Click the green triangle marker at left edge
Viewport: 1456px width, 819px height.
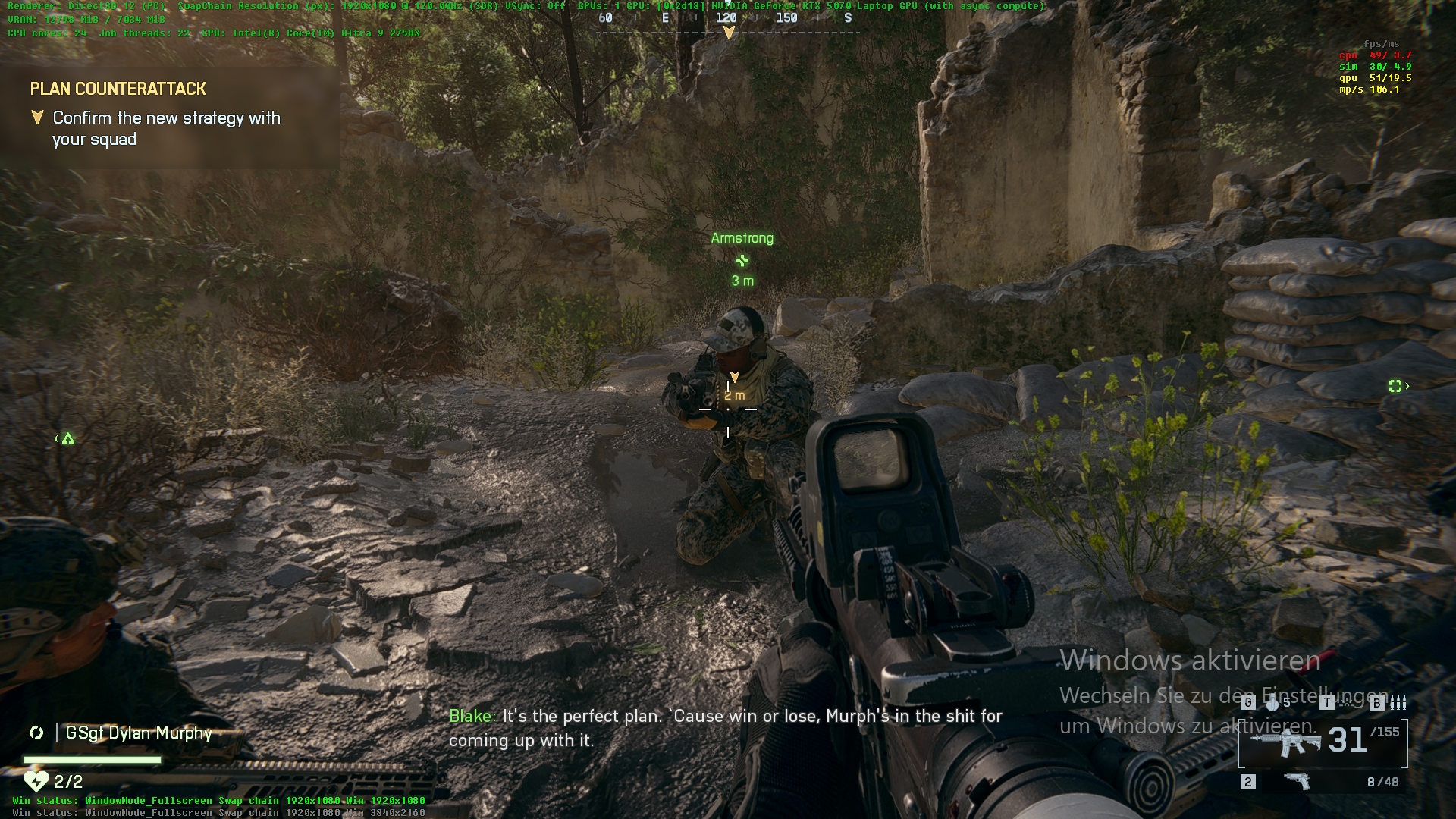coord(68,438)
